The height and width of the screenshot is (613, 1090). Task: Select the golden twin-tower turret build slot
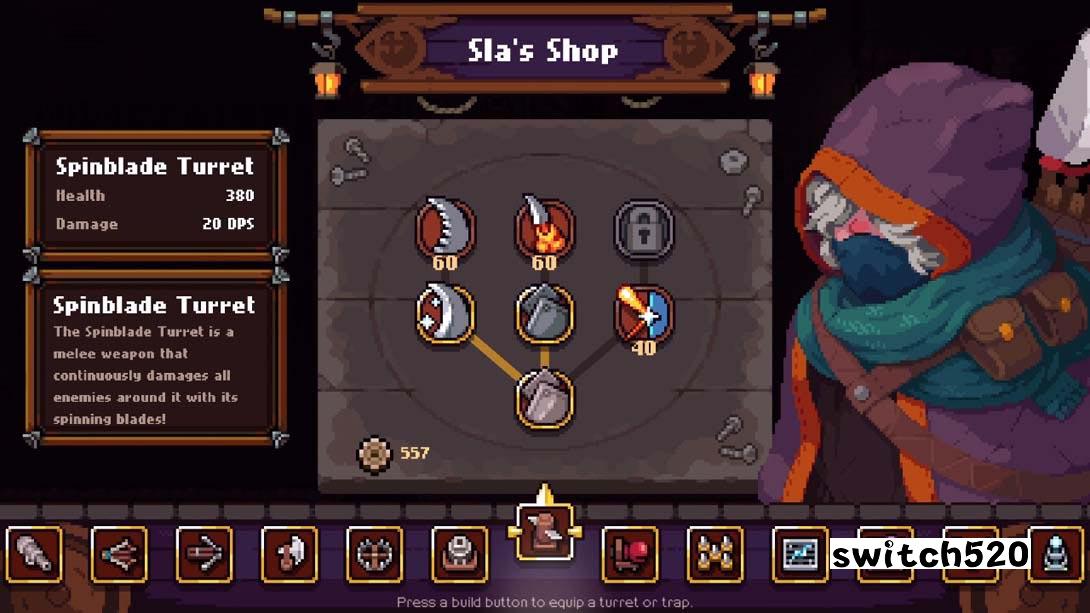(715, 554)
